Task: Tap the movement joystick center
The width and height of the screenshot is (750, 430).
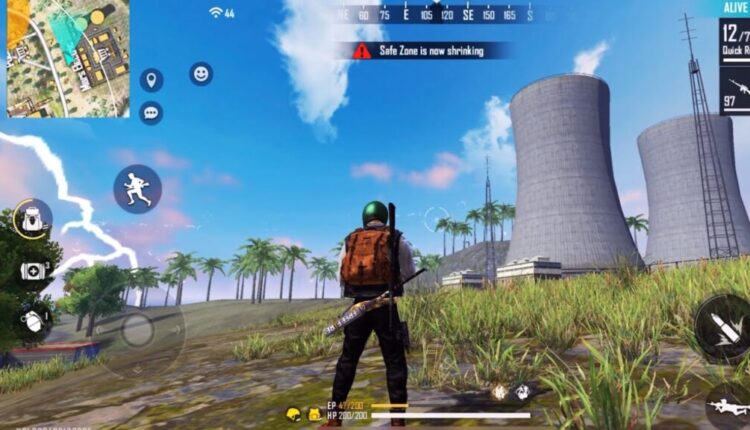Action: pos(137,330)
